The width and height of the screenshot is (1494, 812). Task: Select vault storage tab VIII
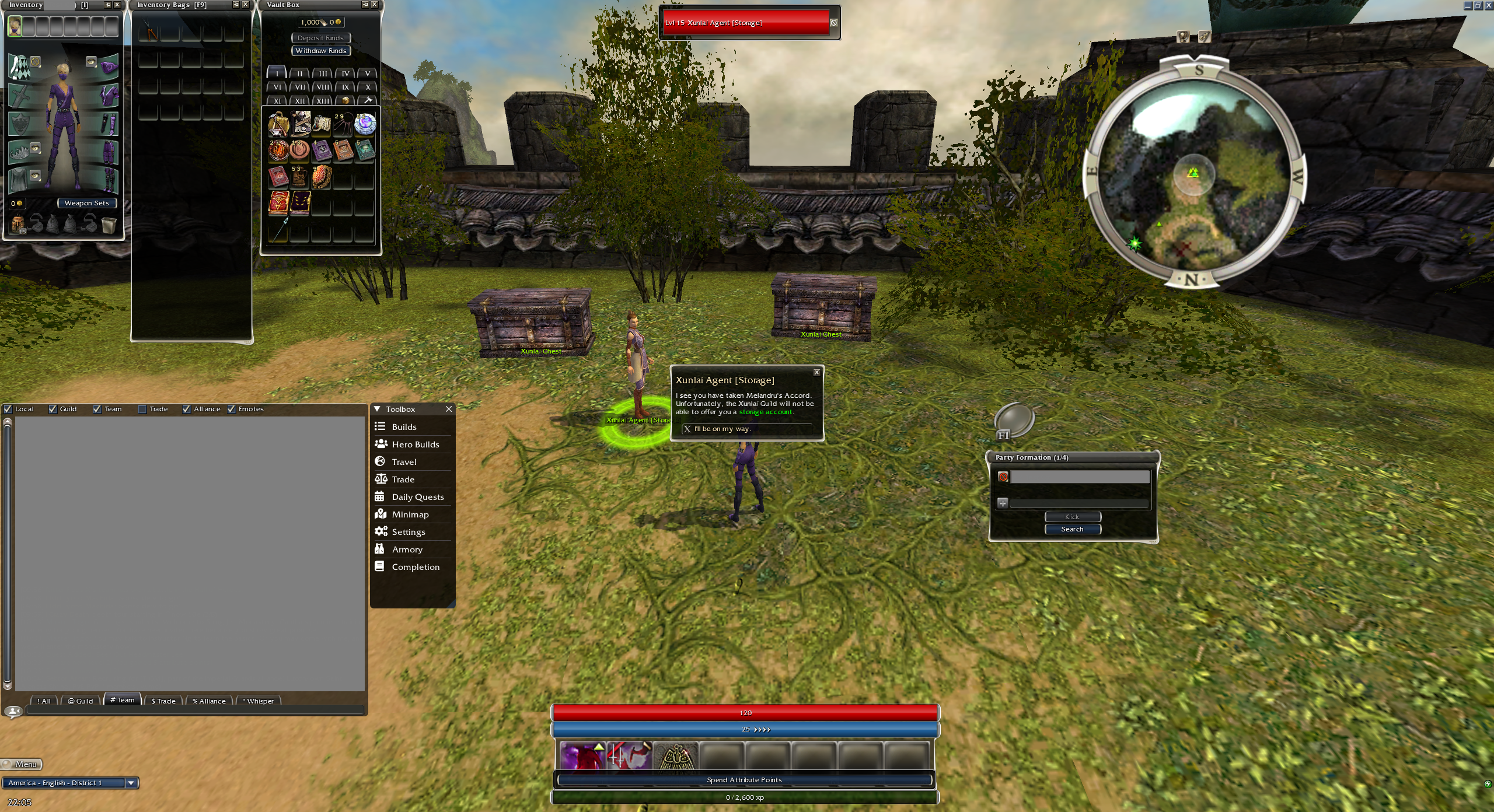click(x=322, y=87)
